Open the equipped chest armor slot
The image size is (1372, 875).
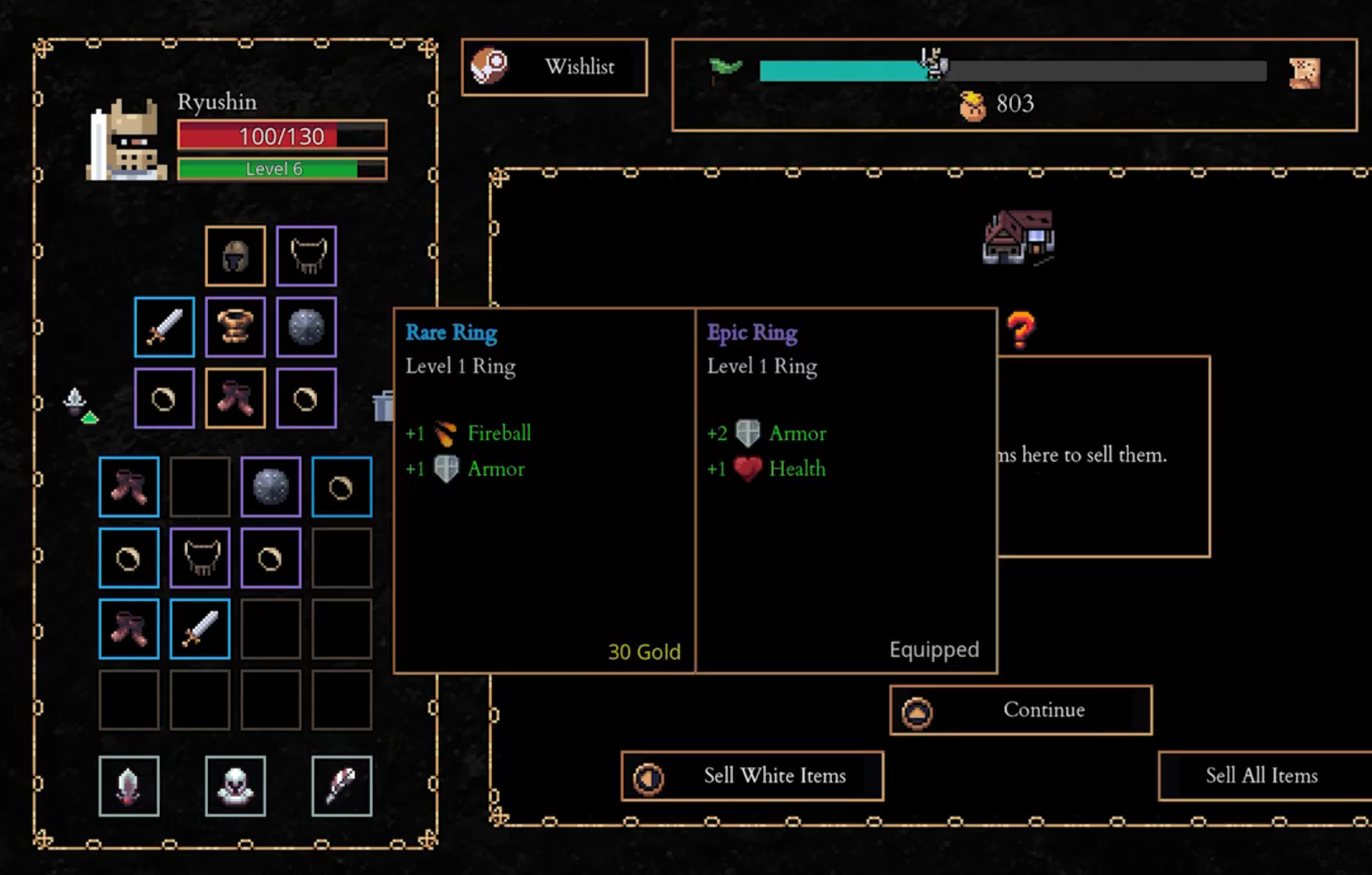click(x=235, y=326)
